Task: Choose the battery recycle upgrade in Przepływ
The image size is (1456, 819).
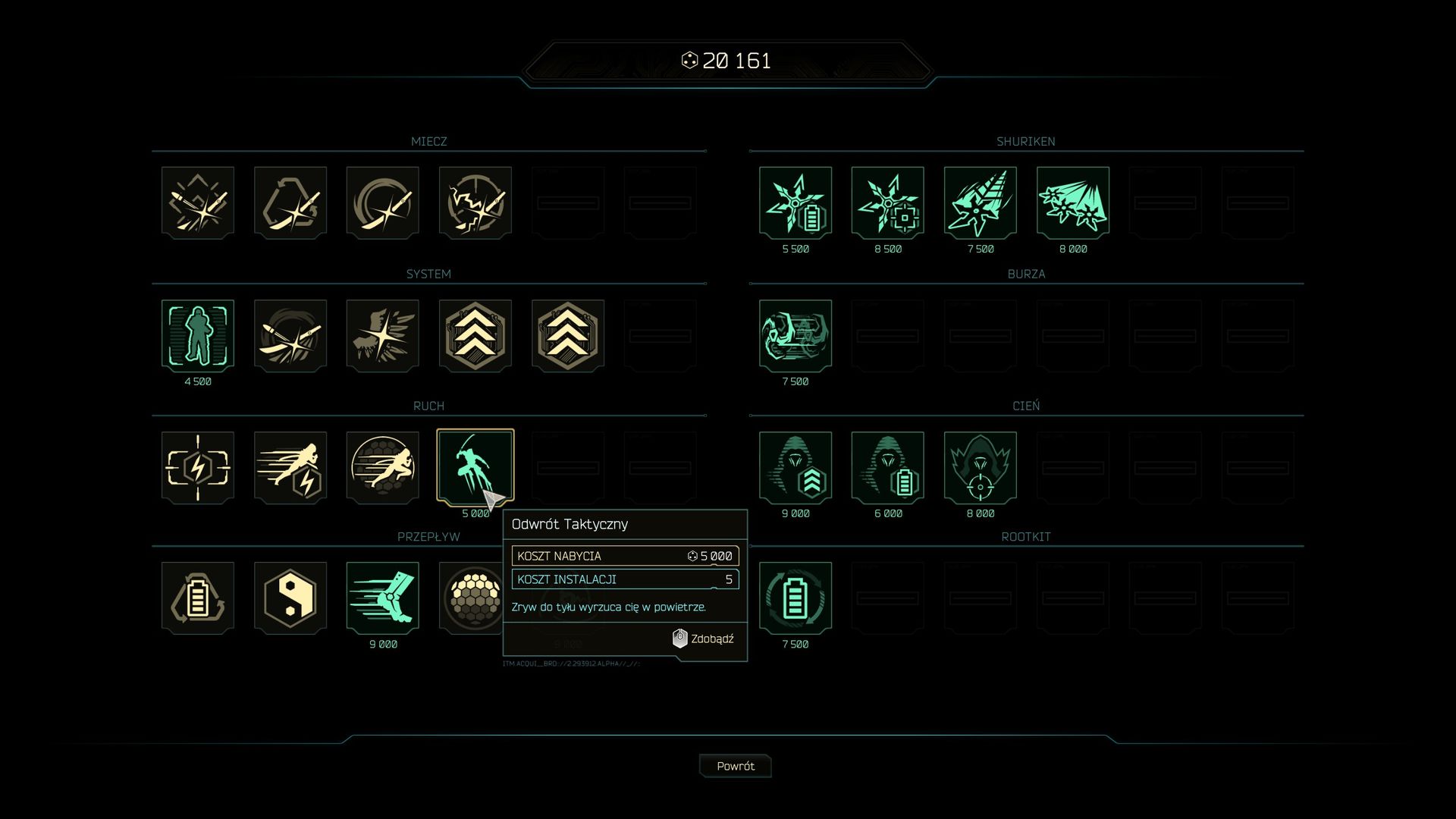Action: [198, 598]
